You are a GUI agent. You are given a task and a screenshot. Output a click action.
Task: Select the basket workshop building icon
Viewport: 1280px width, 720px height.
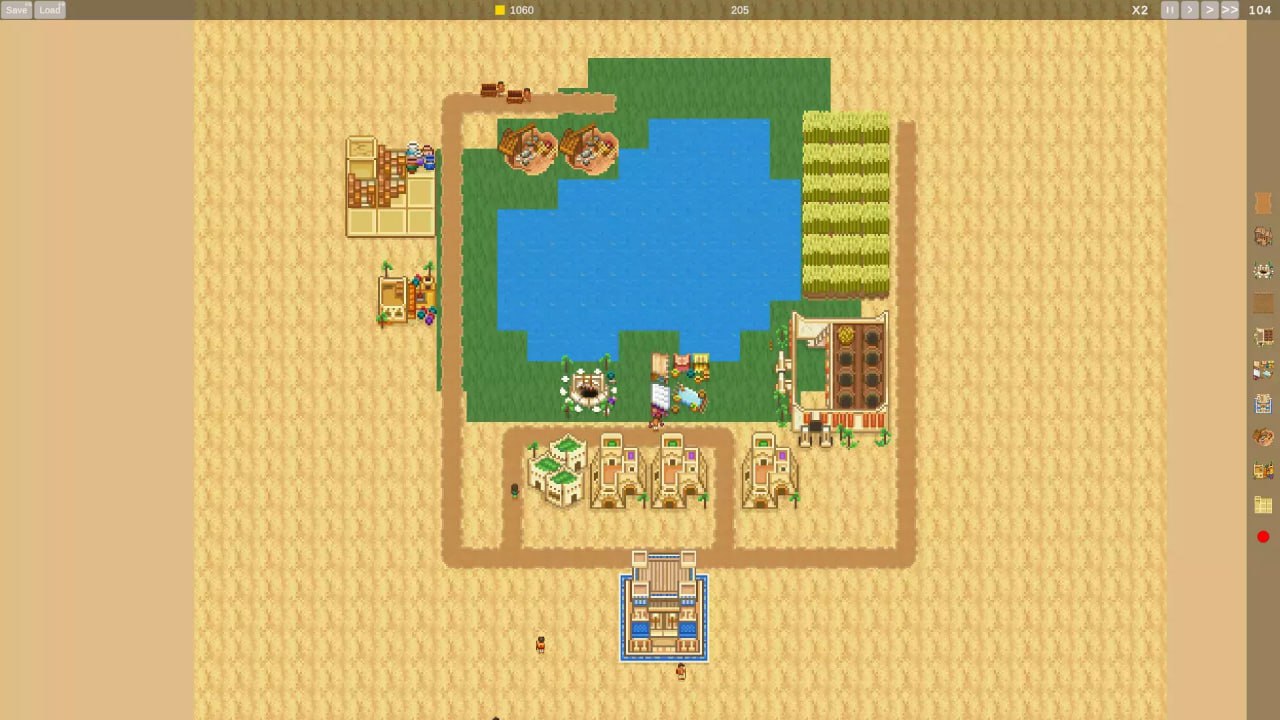[1263, 437]
